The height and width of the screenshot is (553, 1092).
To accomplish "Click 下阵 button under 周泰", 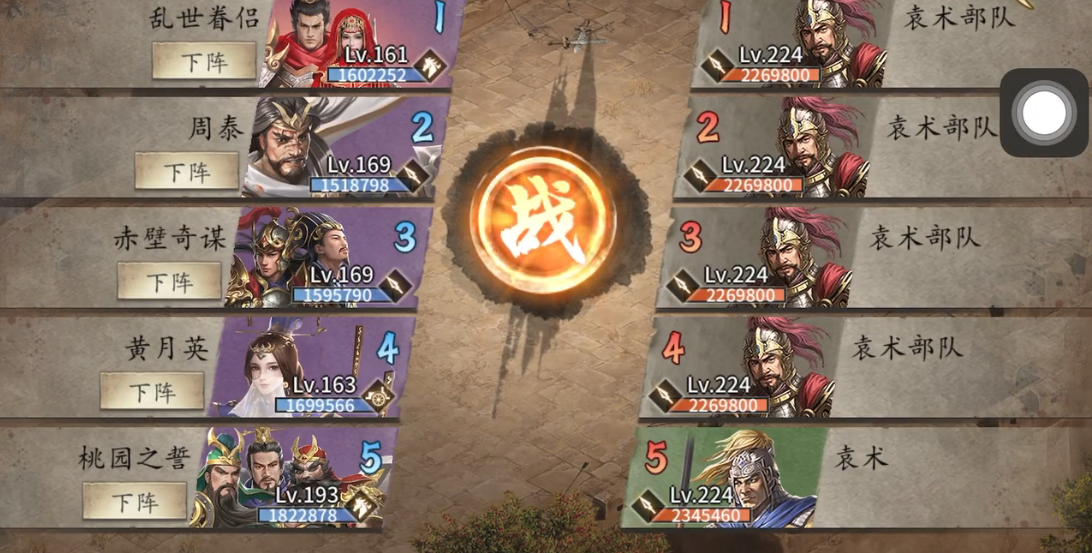I will coord(187,171).
